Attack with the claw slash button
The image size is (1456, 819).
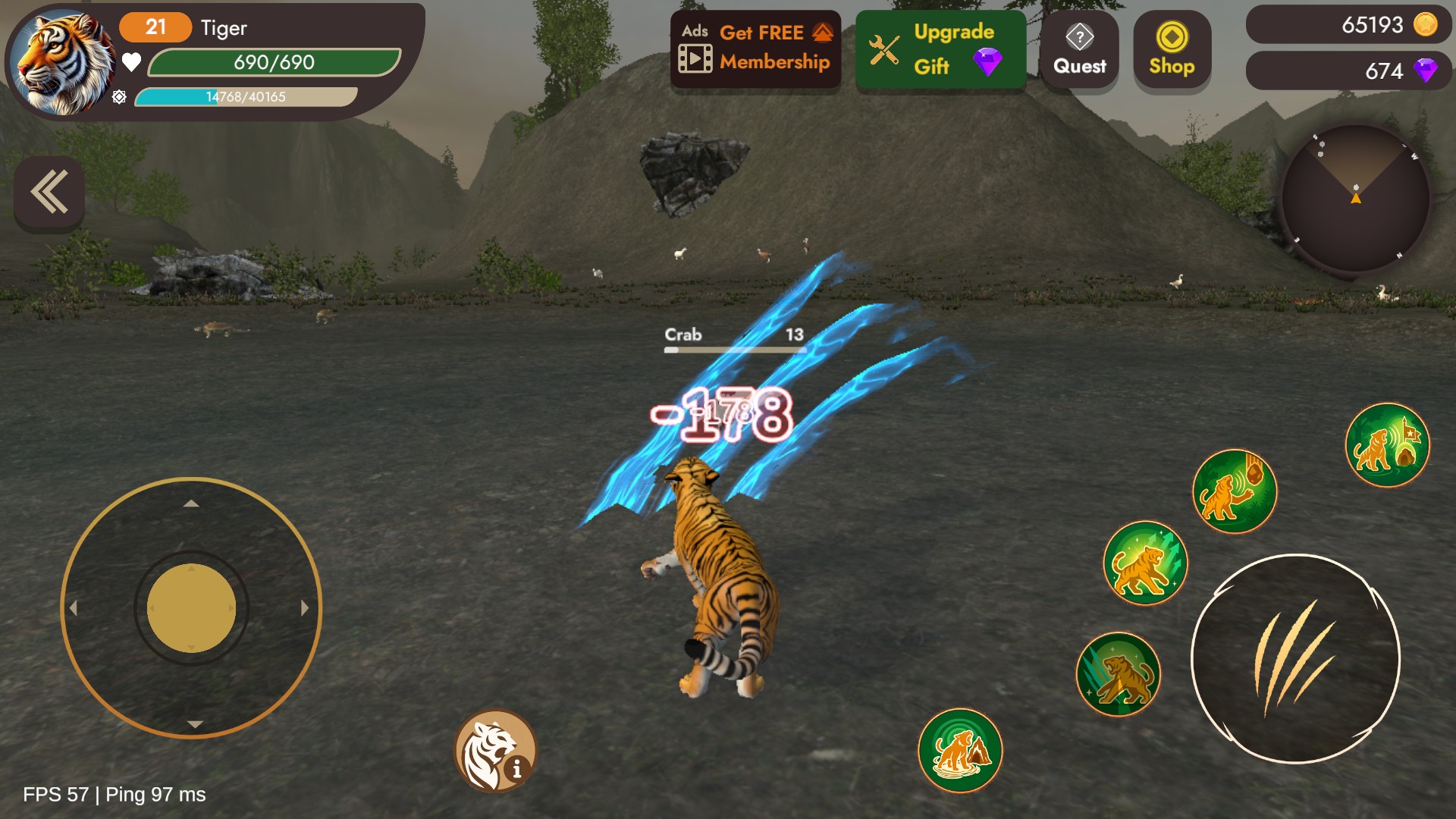point(1295,658)
